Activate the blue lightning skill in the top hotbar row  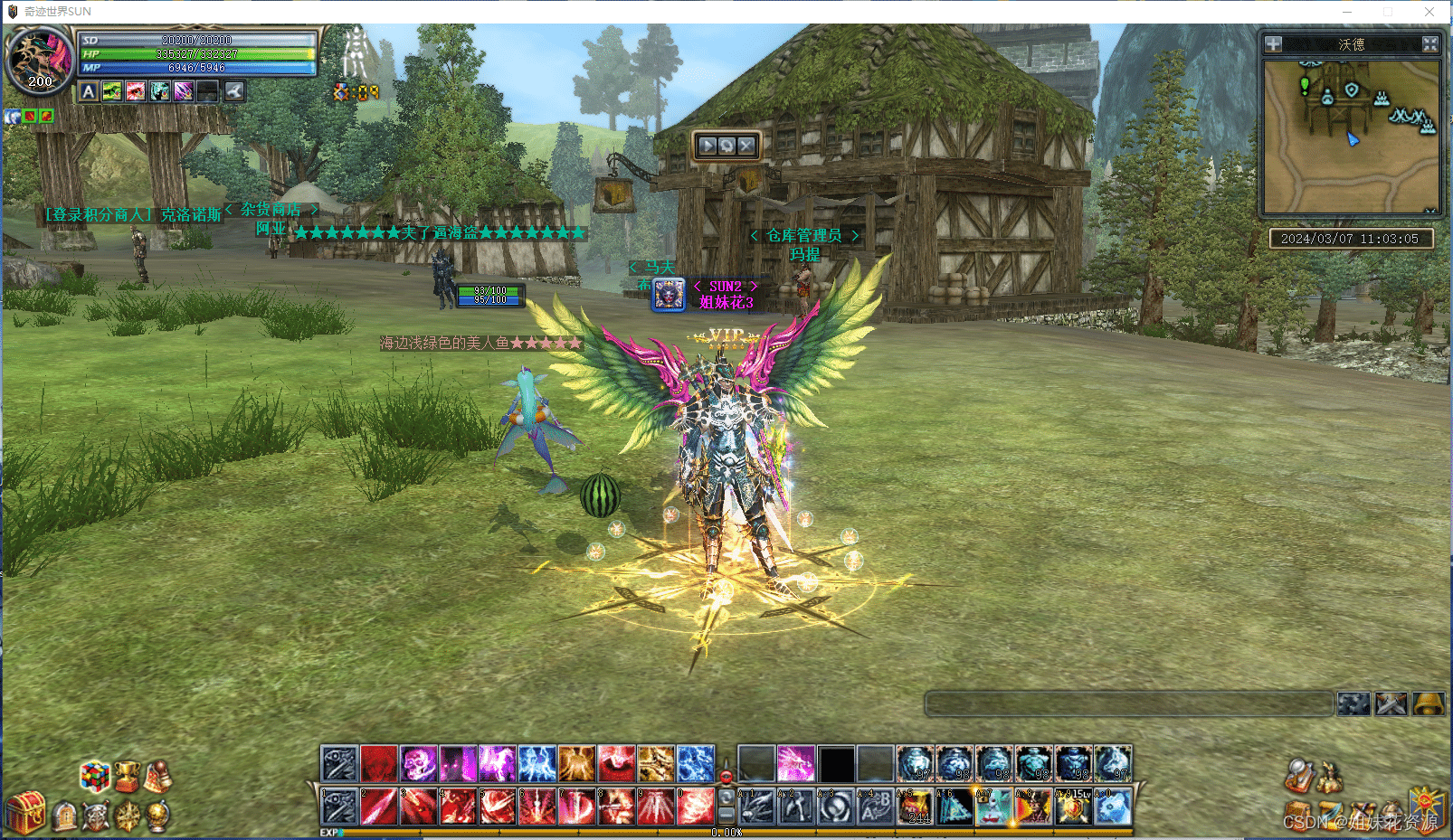[x=537, y=764]
